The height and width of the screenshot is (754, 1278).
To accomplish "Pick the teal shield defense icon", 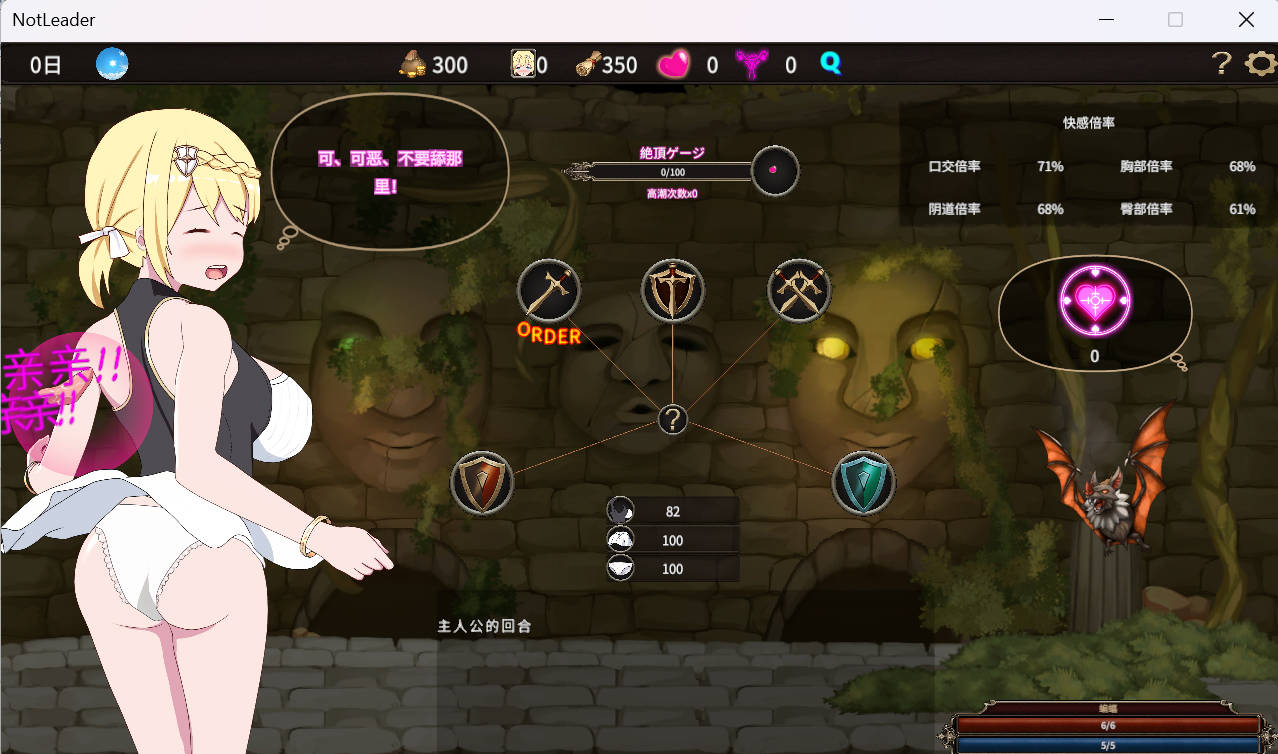I will 863,483.
